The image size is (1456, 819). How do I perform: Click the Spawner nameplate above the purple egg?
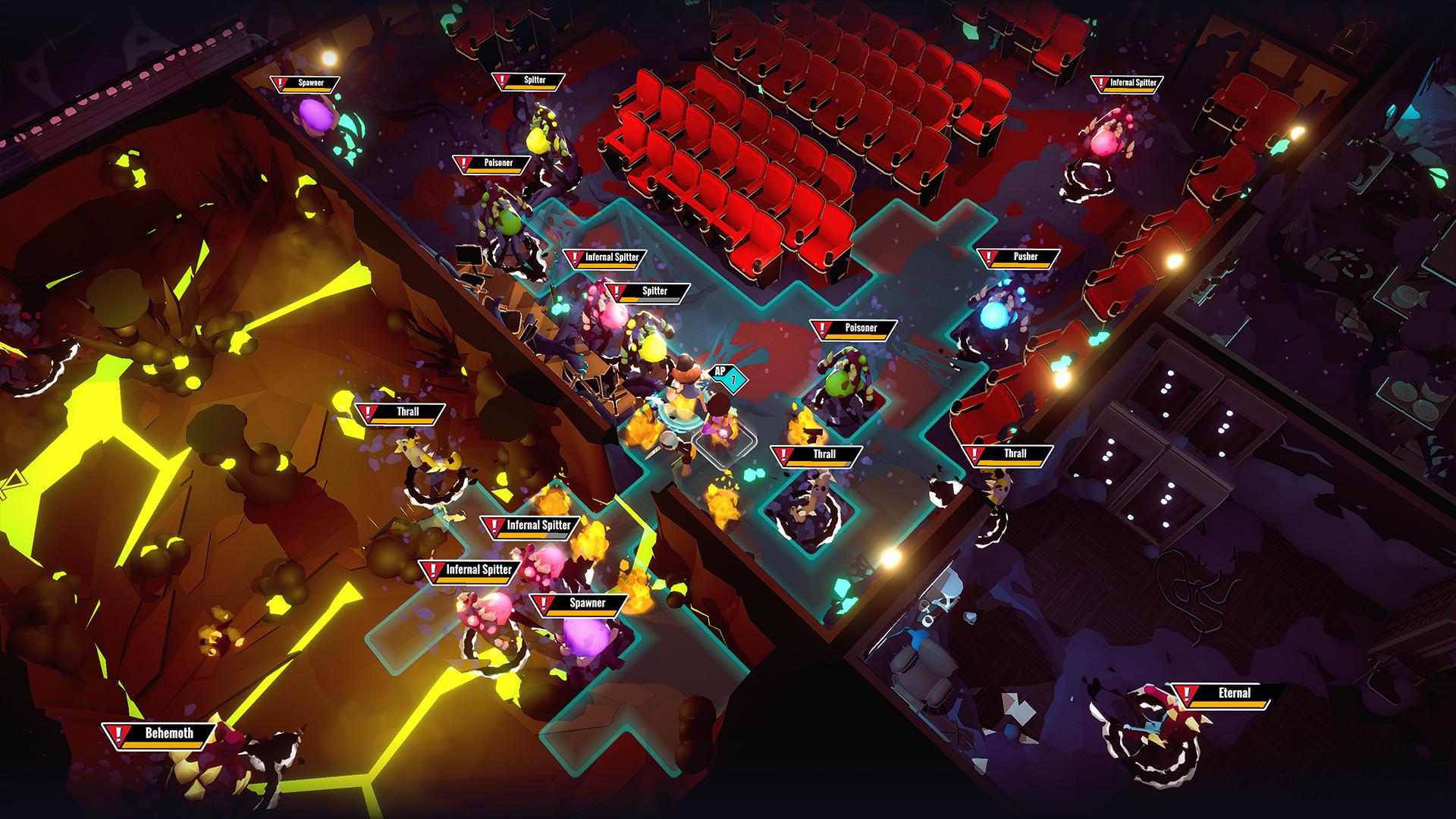point(588,604)
